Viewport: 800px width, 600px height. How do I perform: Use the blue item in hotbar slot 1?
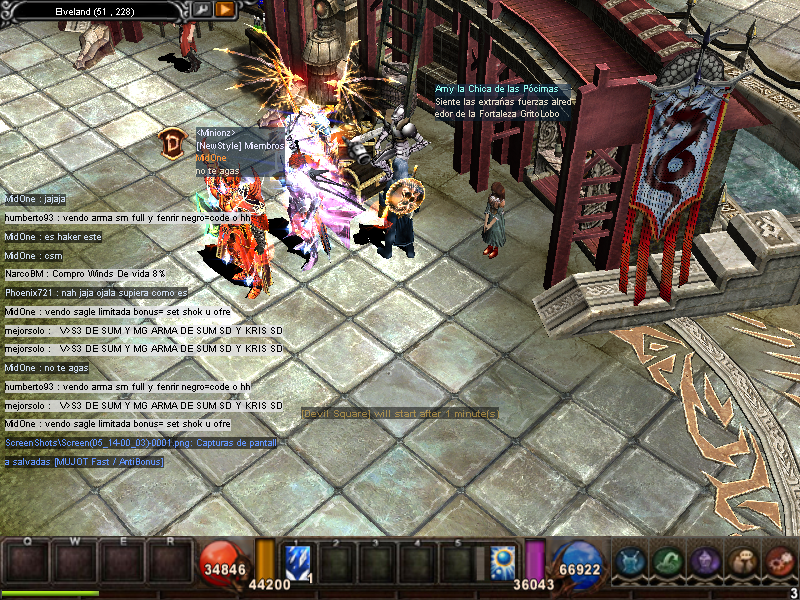click(299, 560)
